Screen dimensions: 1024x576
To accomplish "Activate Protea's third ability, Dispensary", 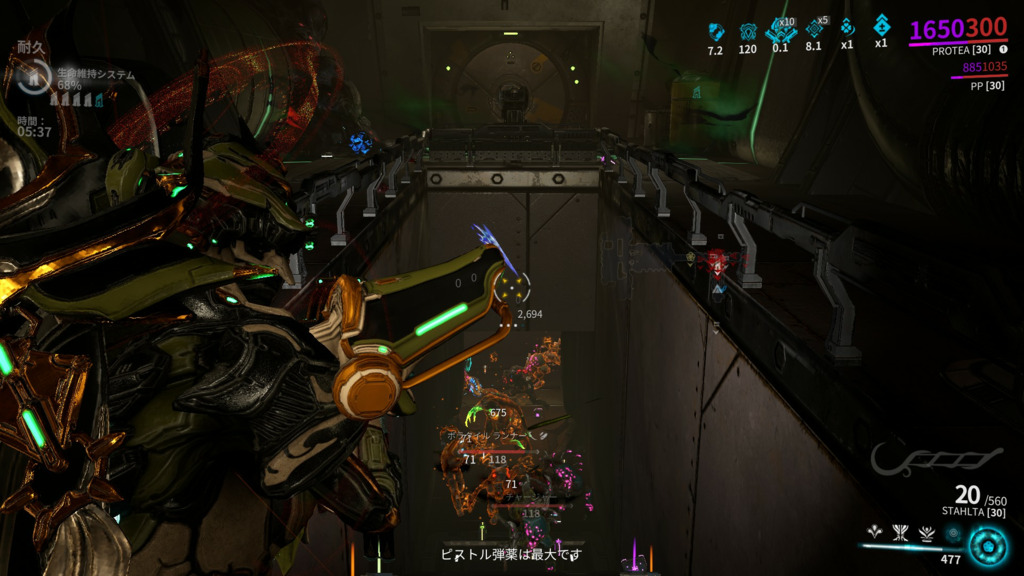I will pos(927,533).
